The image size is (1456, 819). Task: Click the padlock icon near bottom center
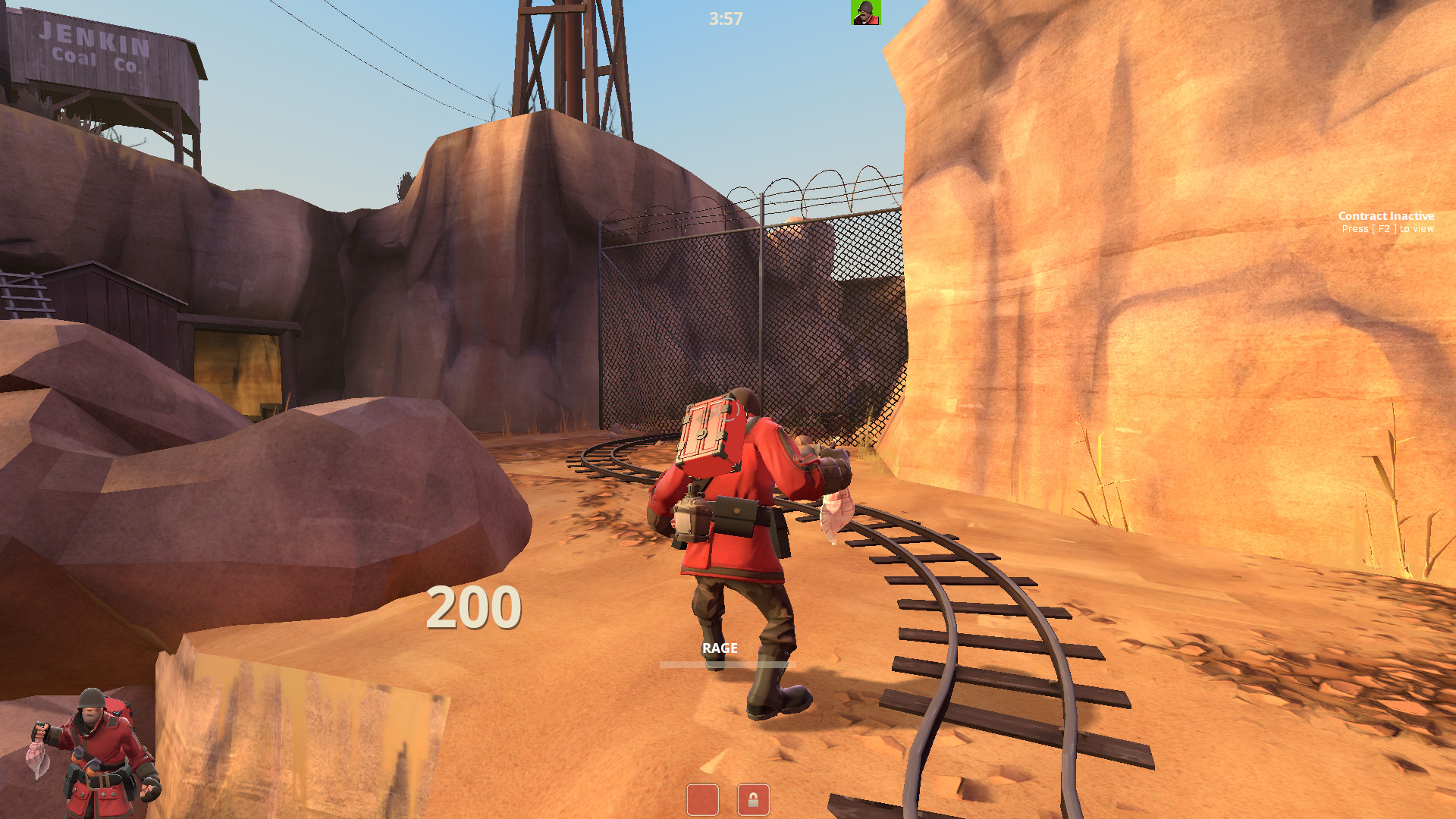pos(753,800)
